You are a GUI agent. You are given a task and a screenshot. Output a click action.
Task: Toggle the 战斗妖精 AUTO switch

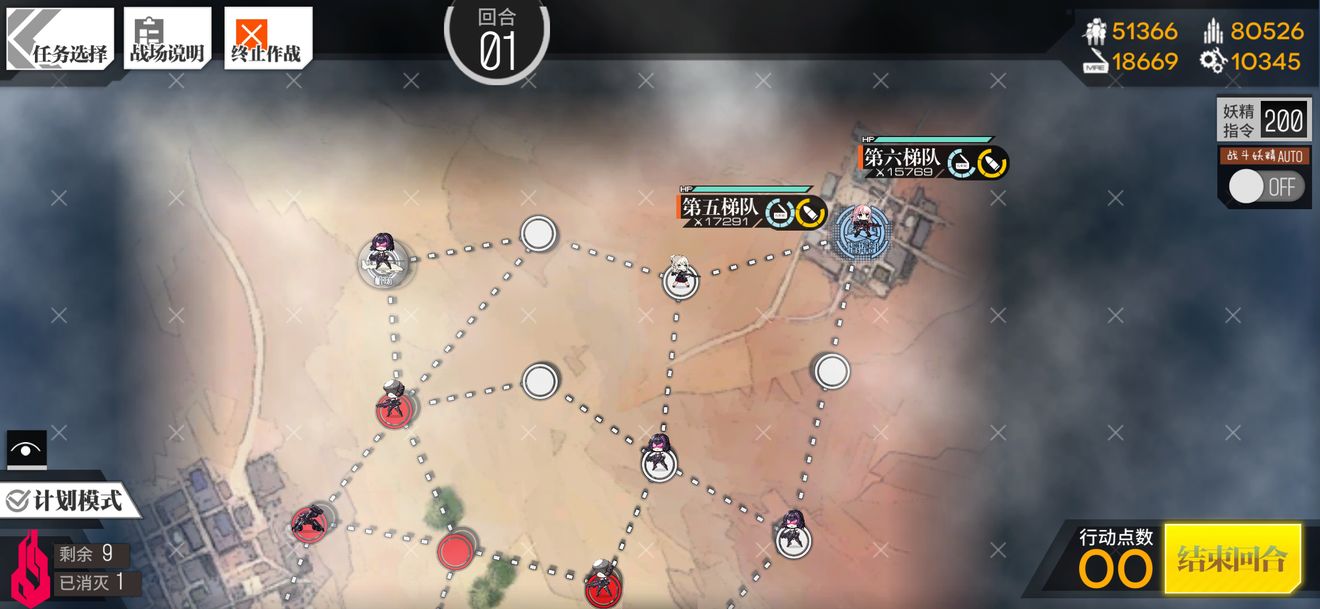click(x=1265, y=187)
